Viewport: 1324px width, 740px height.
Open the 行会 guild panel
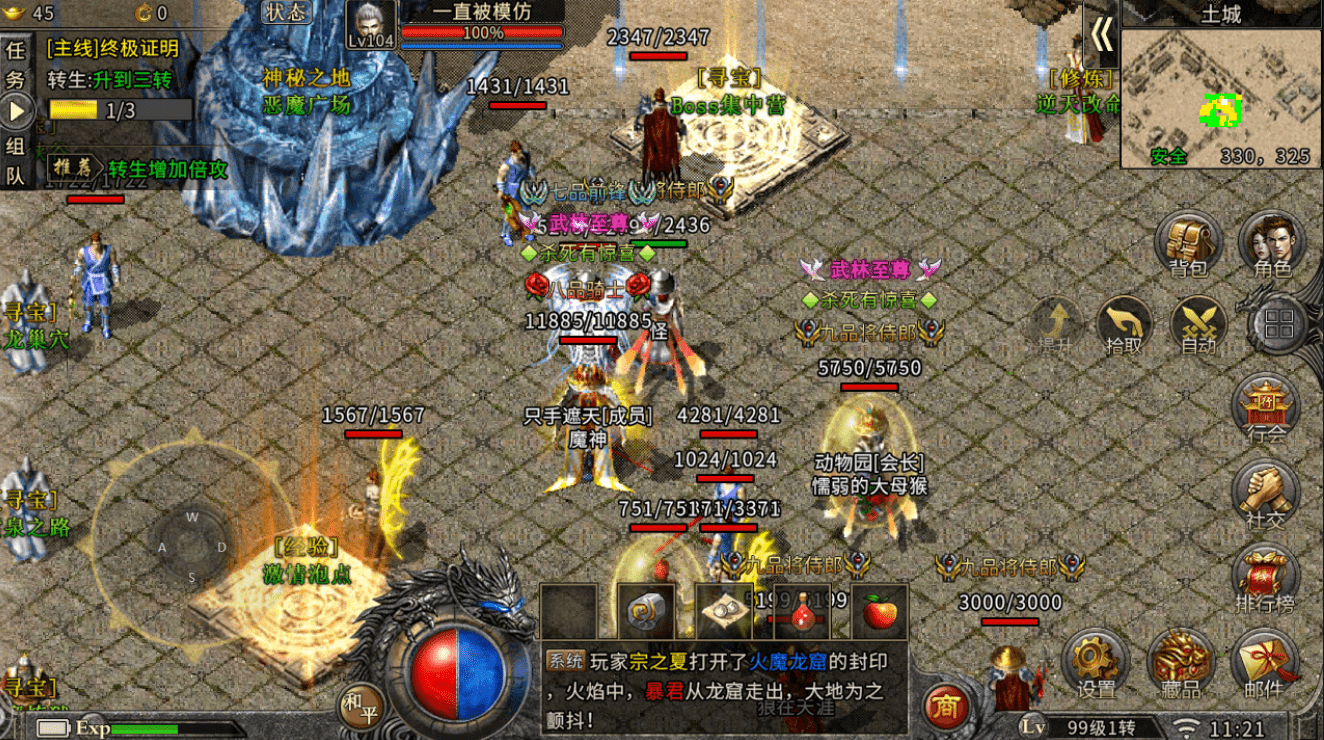pos(1266,409)
